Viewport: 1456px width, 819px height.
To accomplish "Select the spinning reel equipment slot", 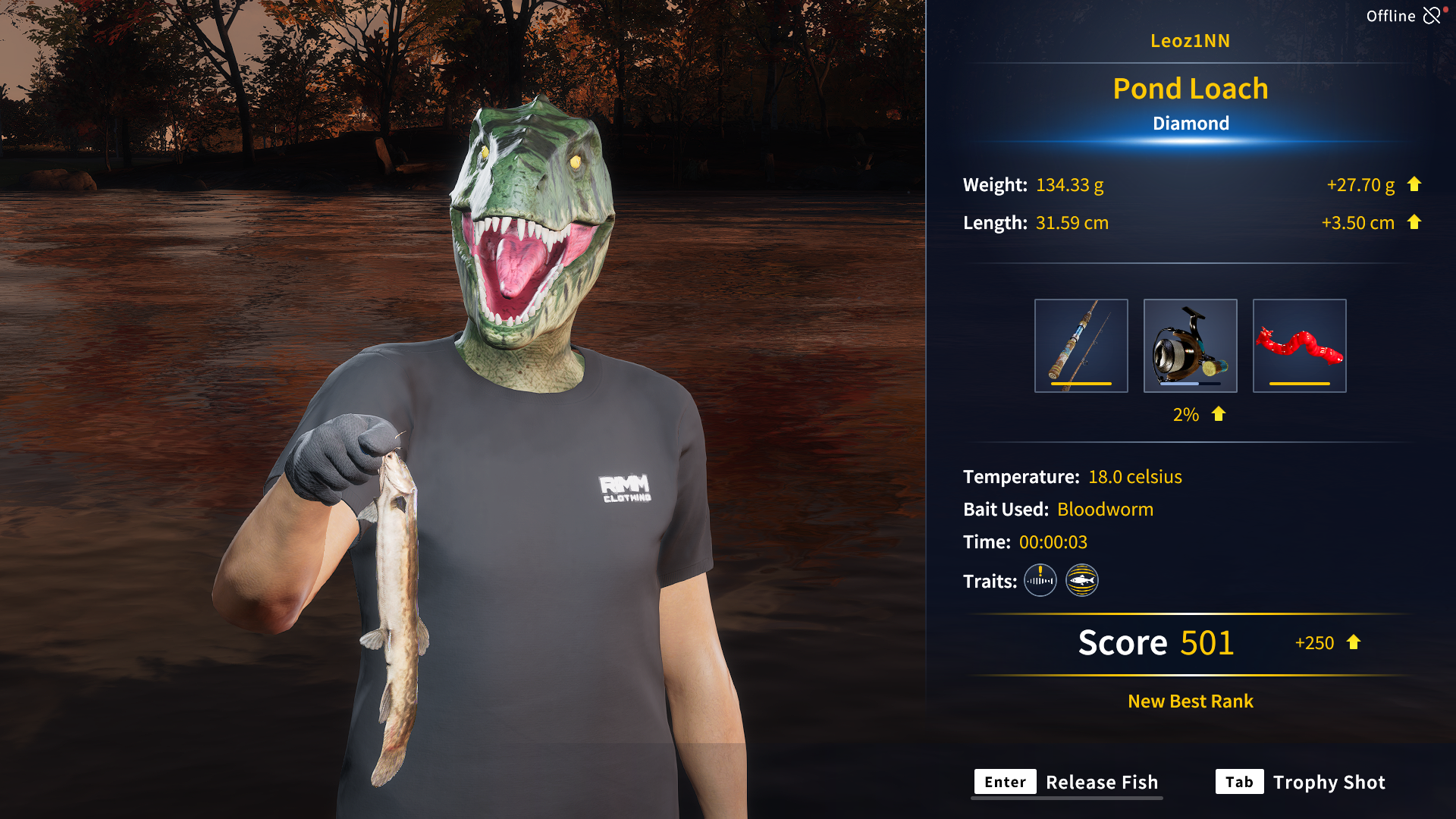I will (1190, 346).
